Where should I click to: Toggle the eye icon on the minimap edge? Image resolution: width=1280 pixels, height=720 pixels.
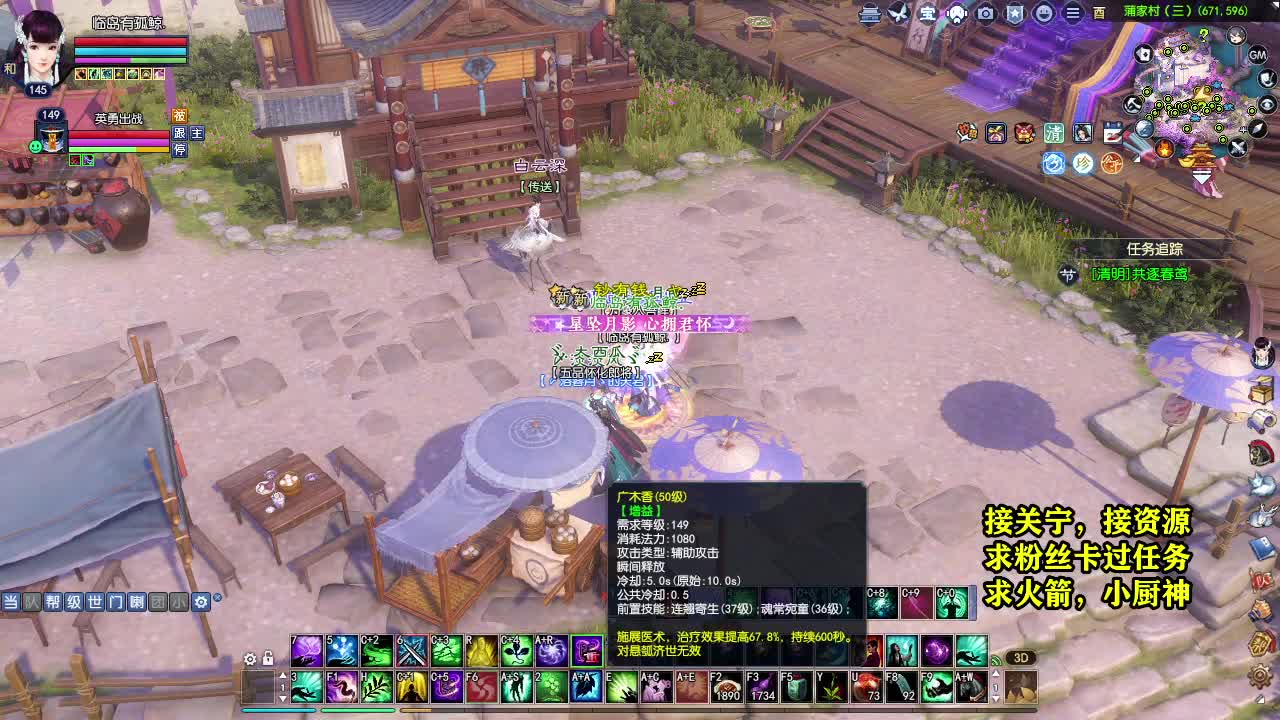pos(1267,104)
